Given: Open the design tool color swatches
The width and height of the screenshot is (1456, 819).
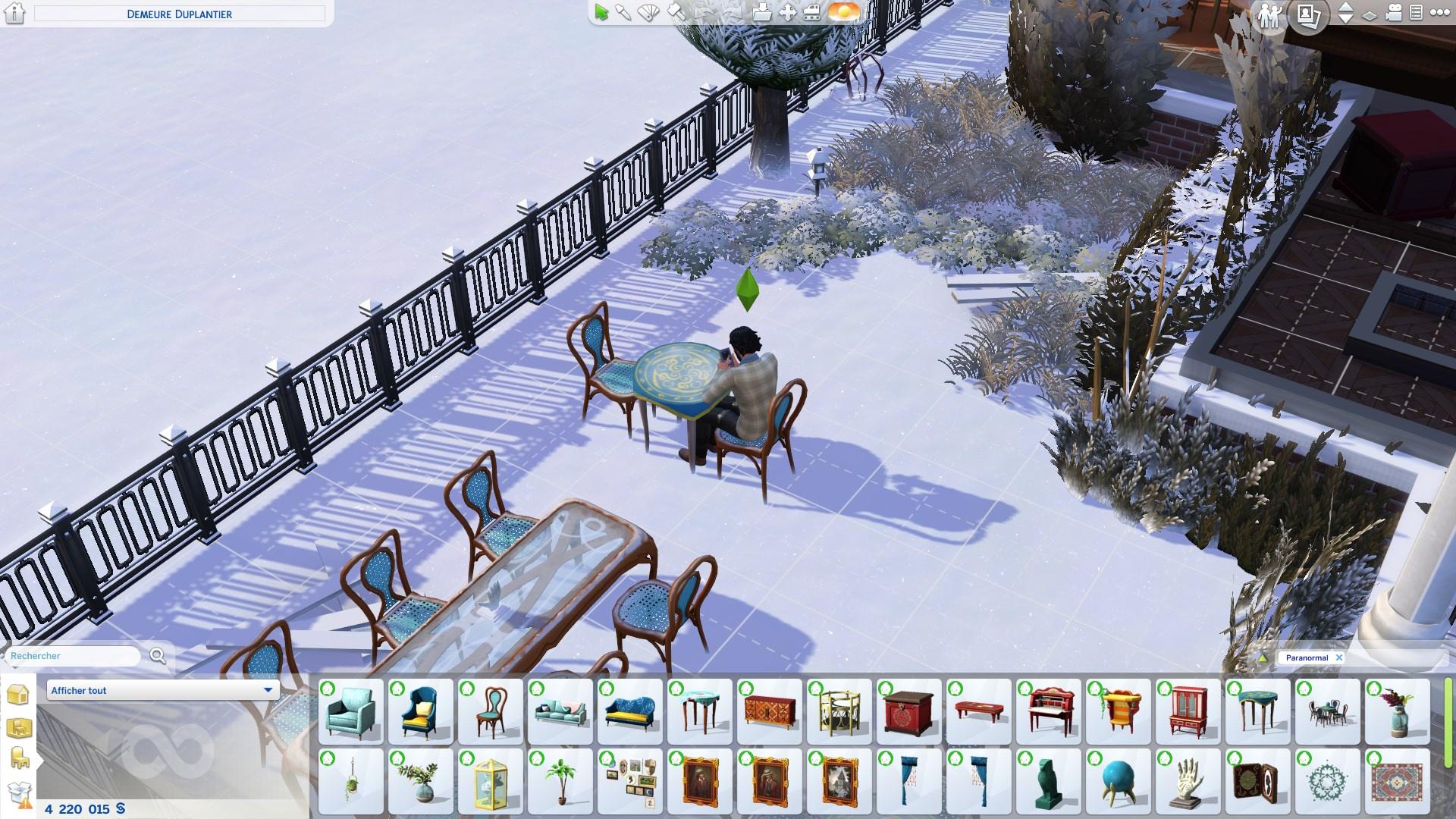Looking at the screenshot, I should coord(648,11).
